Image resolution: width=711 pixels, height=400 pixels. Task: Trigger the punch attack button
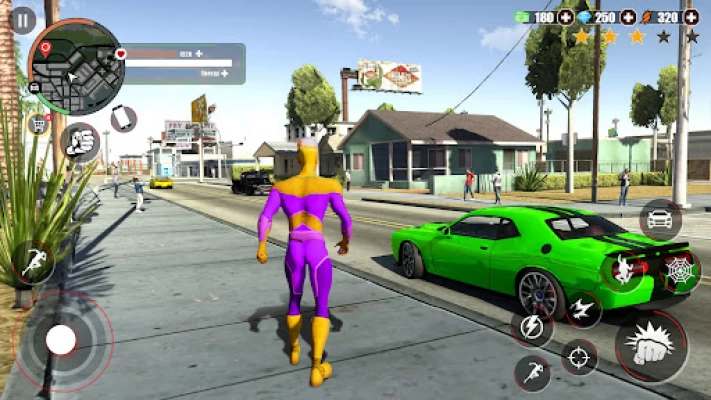click(x=650, y=346)
